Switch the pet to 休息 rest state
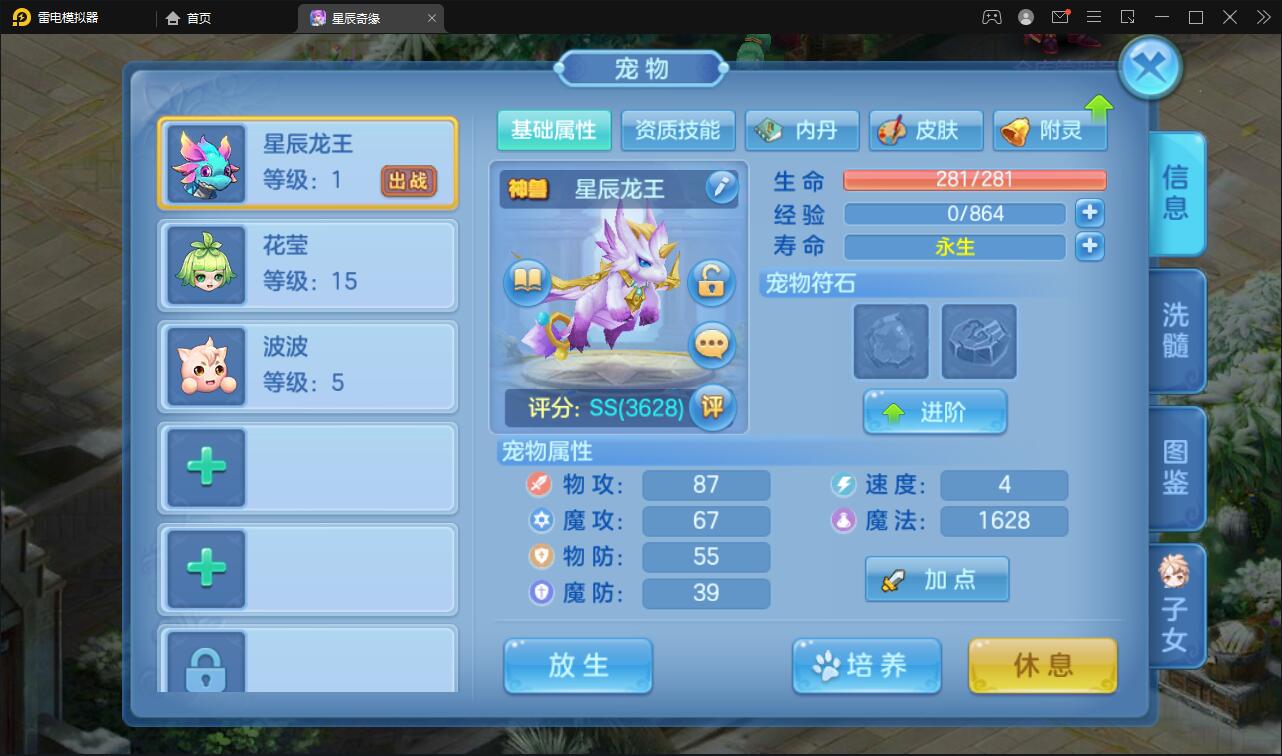The height and width of the screenshot is (756, 1282). click(x=1042, y=665)
